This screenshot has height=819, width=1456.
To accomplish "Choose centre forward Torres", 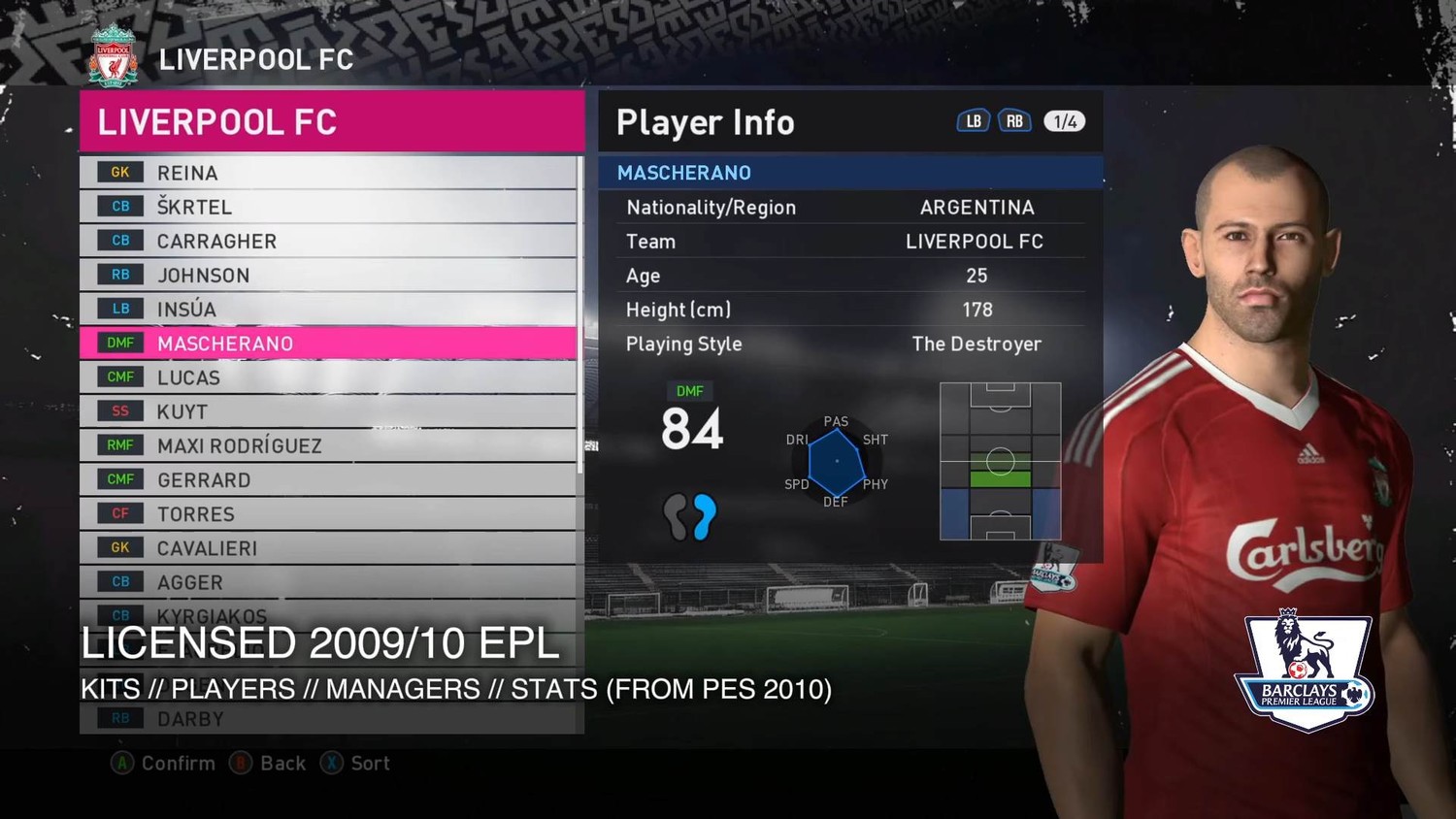I will tap(328, 514).
